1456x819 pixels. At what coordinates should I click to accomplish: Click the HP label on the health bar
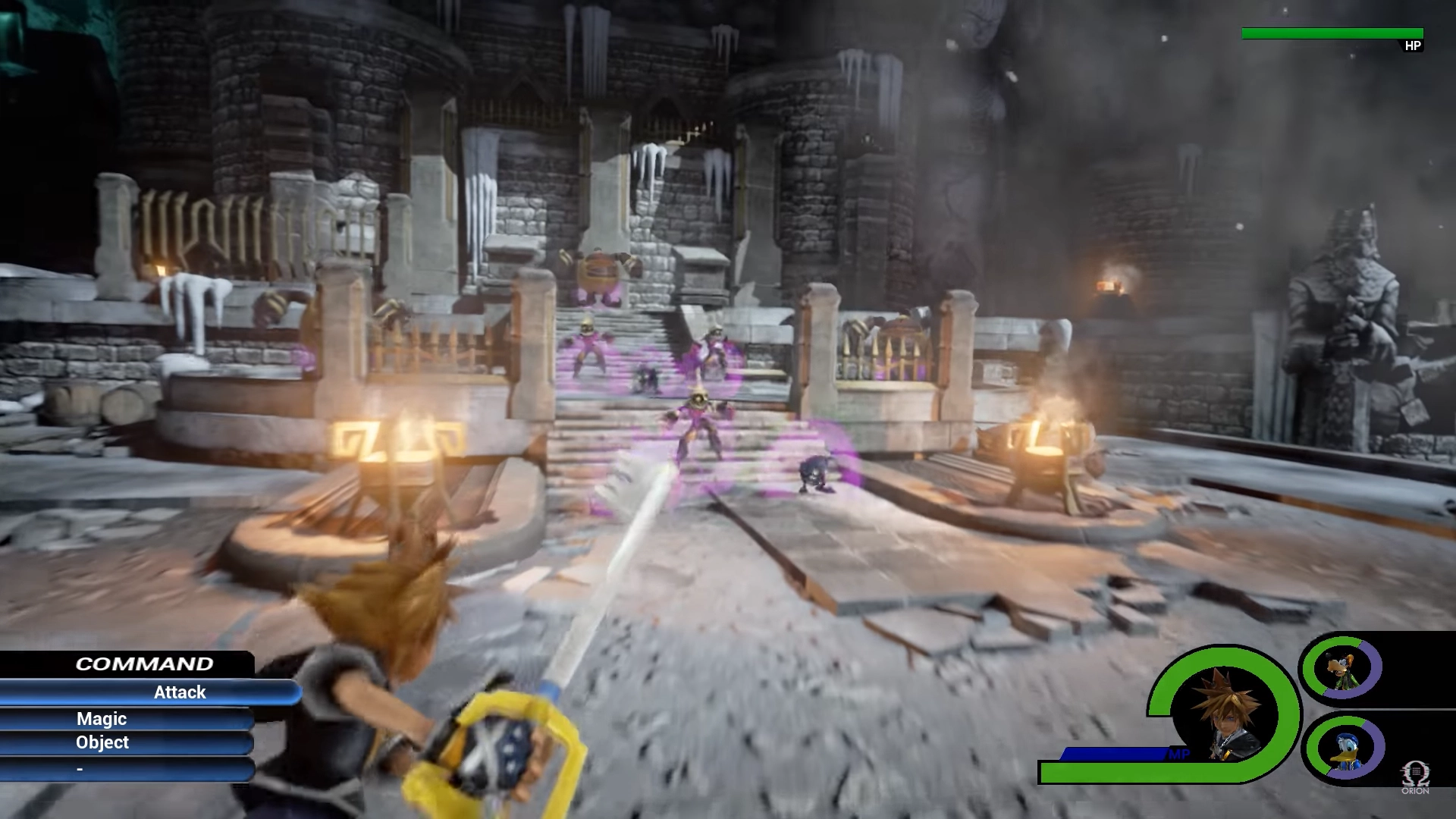[1412, 47]
